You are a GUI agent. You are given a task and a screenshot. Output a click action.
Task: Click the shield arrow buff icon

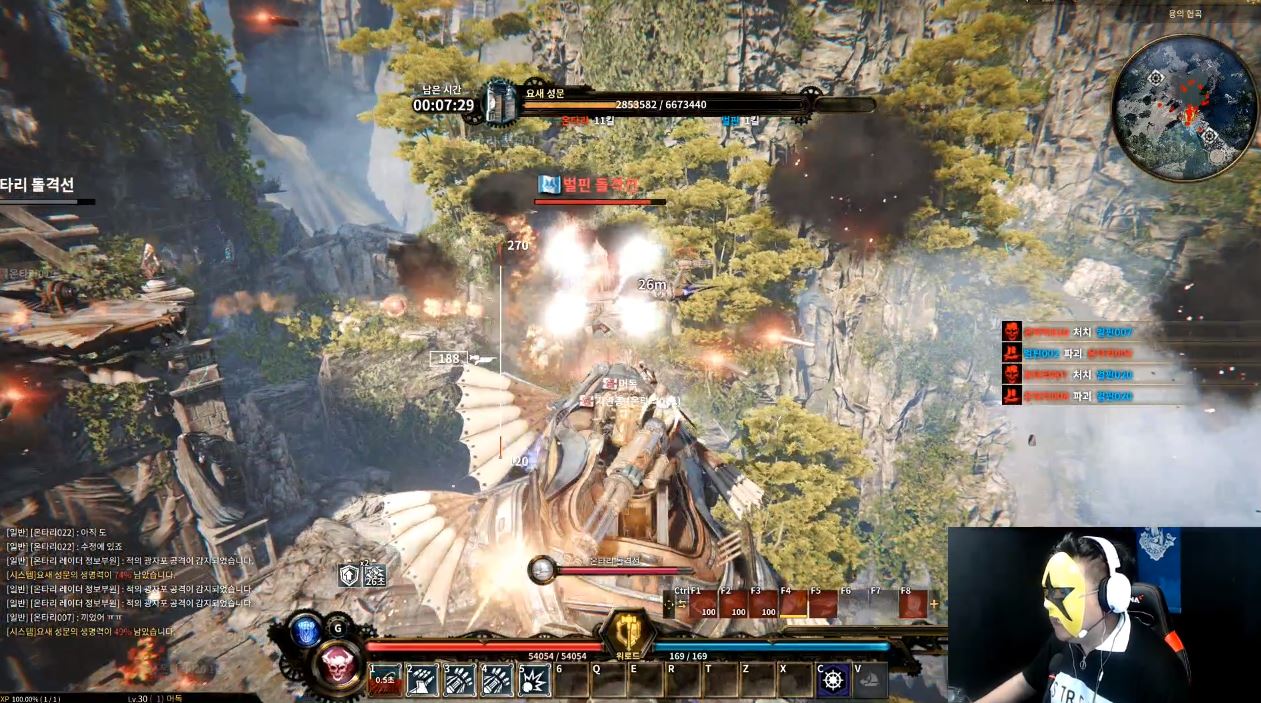click(348, 574)
